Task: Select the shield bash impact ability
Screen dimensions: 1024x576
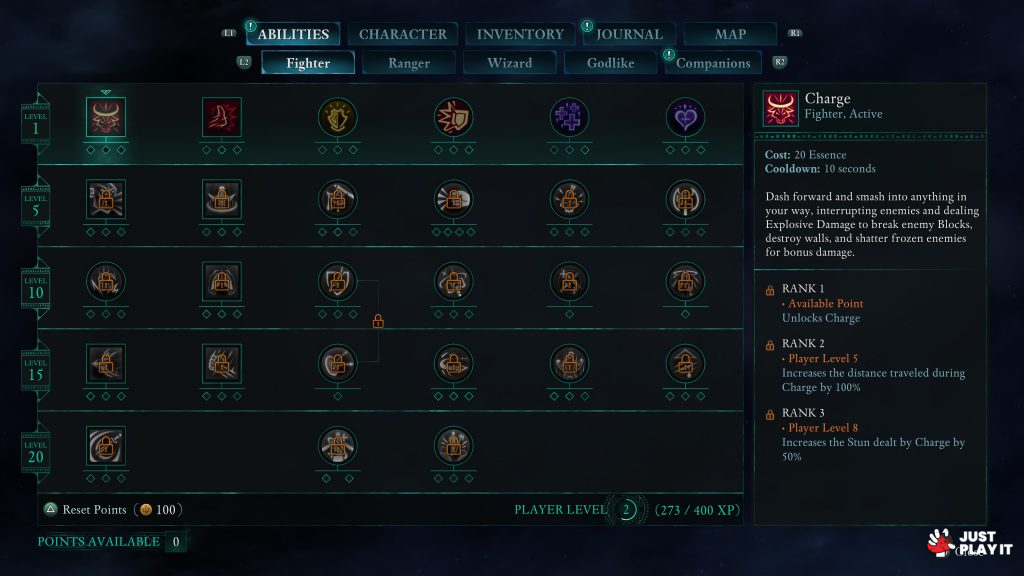Action: 454,117
